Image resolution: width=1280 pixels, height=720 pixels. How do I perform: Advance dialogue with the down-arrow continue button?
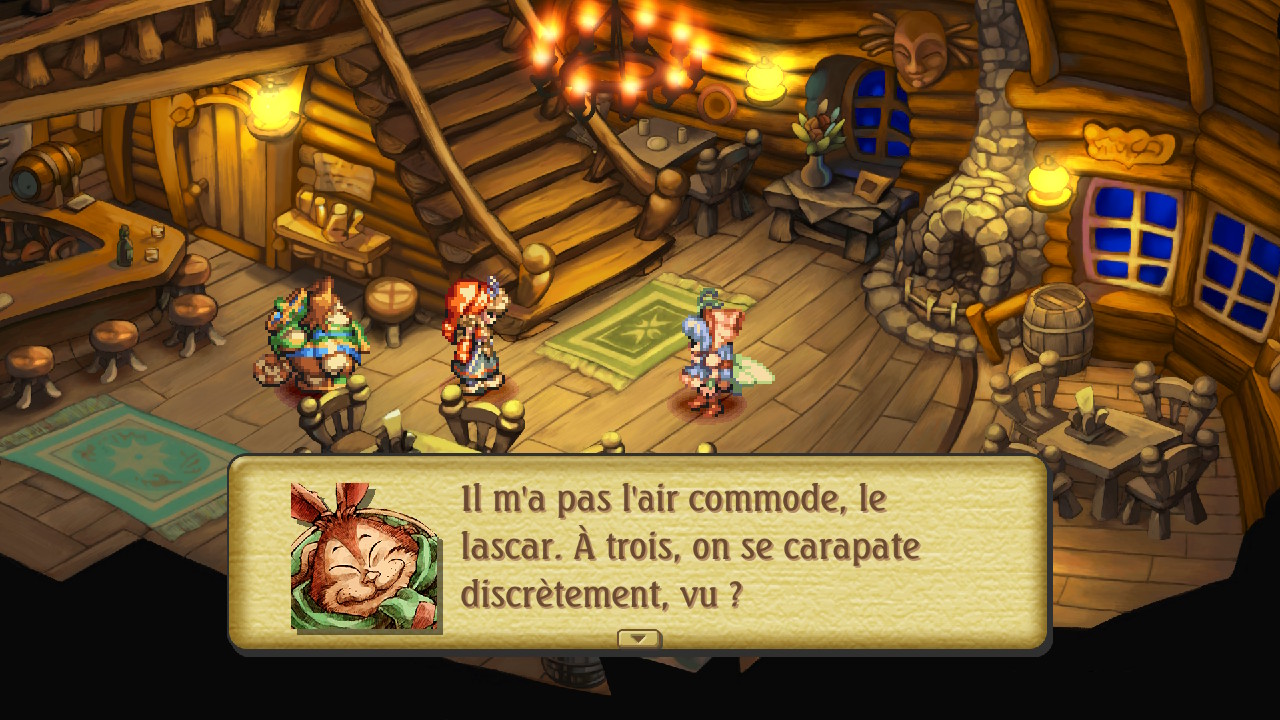pos(638,638)
